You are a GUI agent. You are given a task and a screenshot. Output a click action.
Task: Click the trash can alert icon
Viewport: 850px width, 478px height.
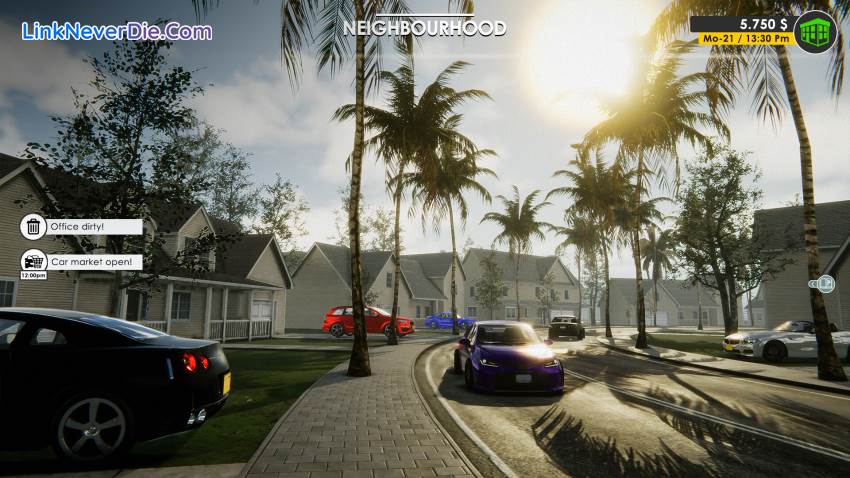click(x=33, y=227)
